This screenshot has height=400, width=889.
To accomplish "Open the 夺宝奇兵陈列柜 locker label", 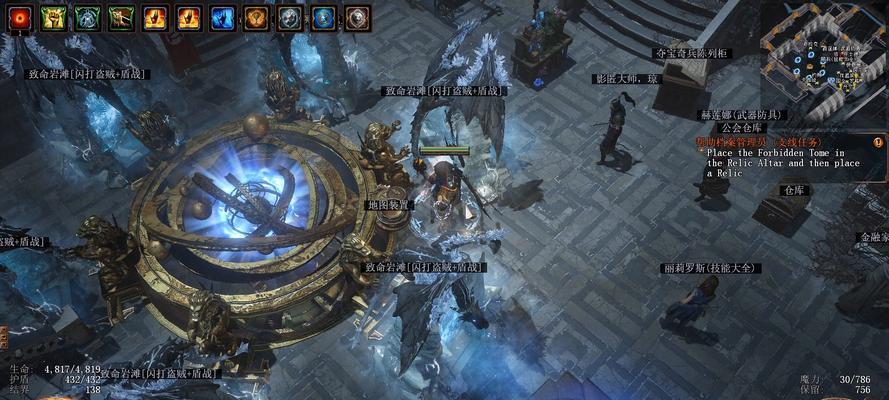I will (691, 53).
